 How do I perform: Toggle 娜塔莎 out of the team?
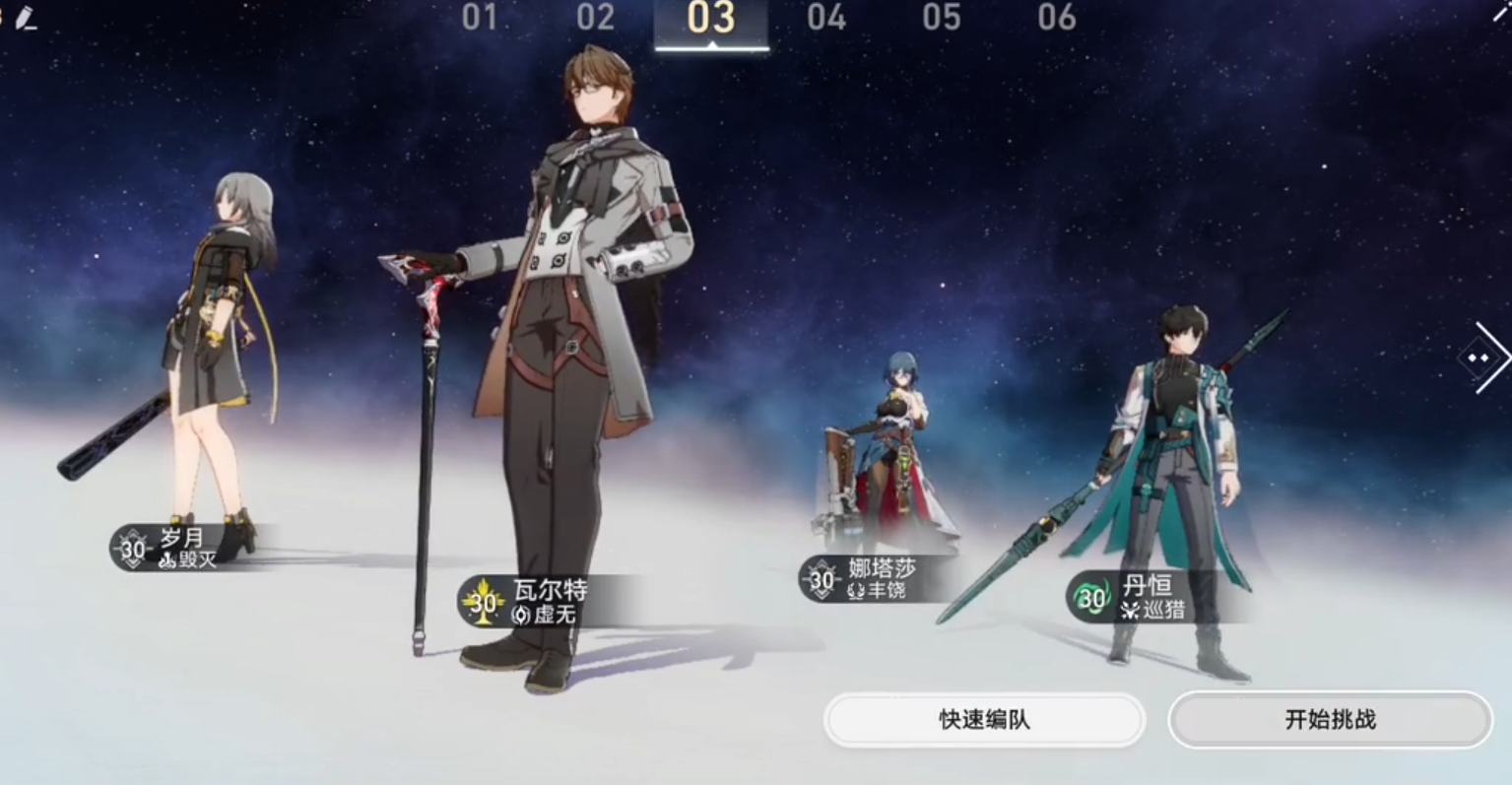[x=896, y=443]
